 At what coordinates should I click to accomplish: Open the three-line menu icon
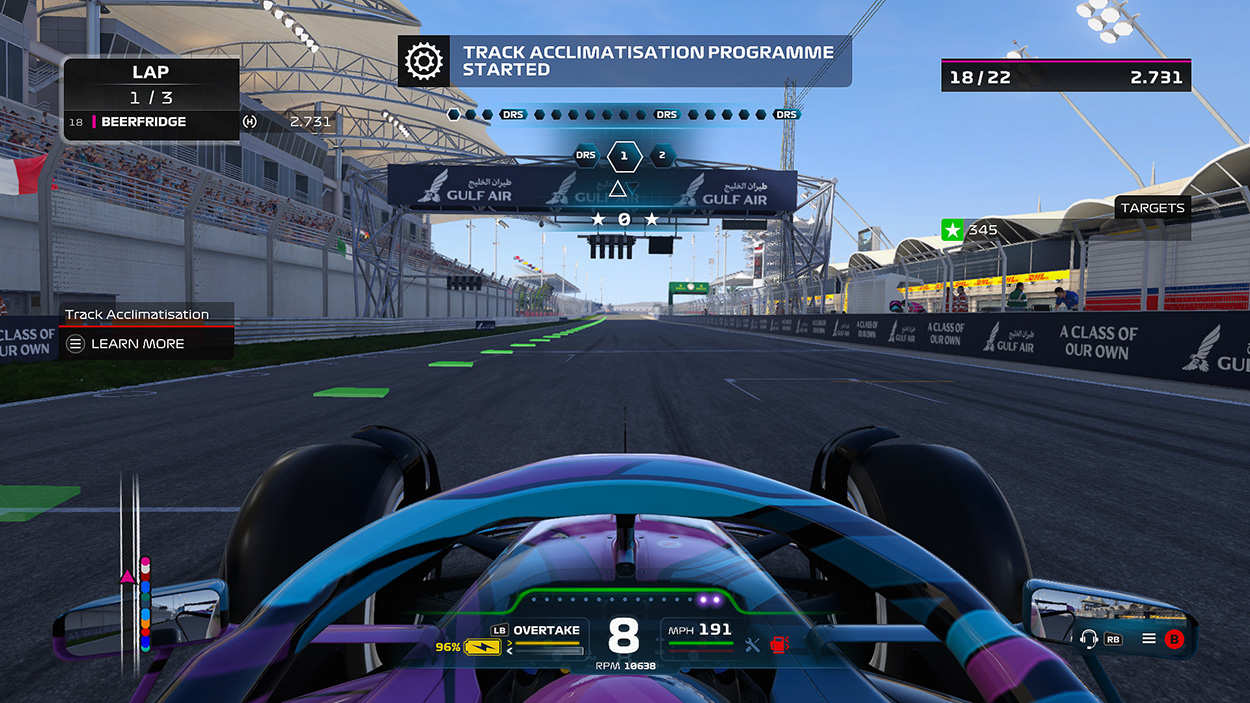point(1150,638)
